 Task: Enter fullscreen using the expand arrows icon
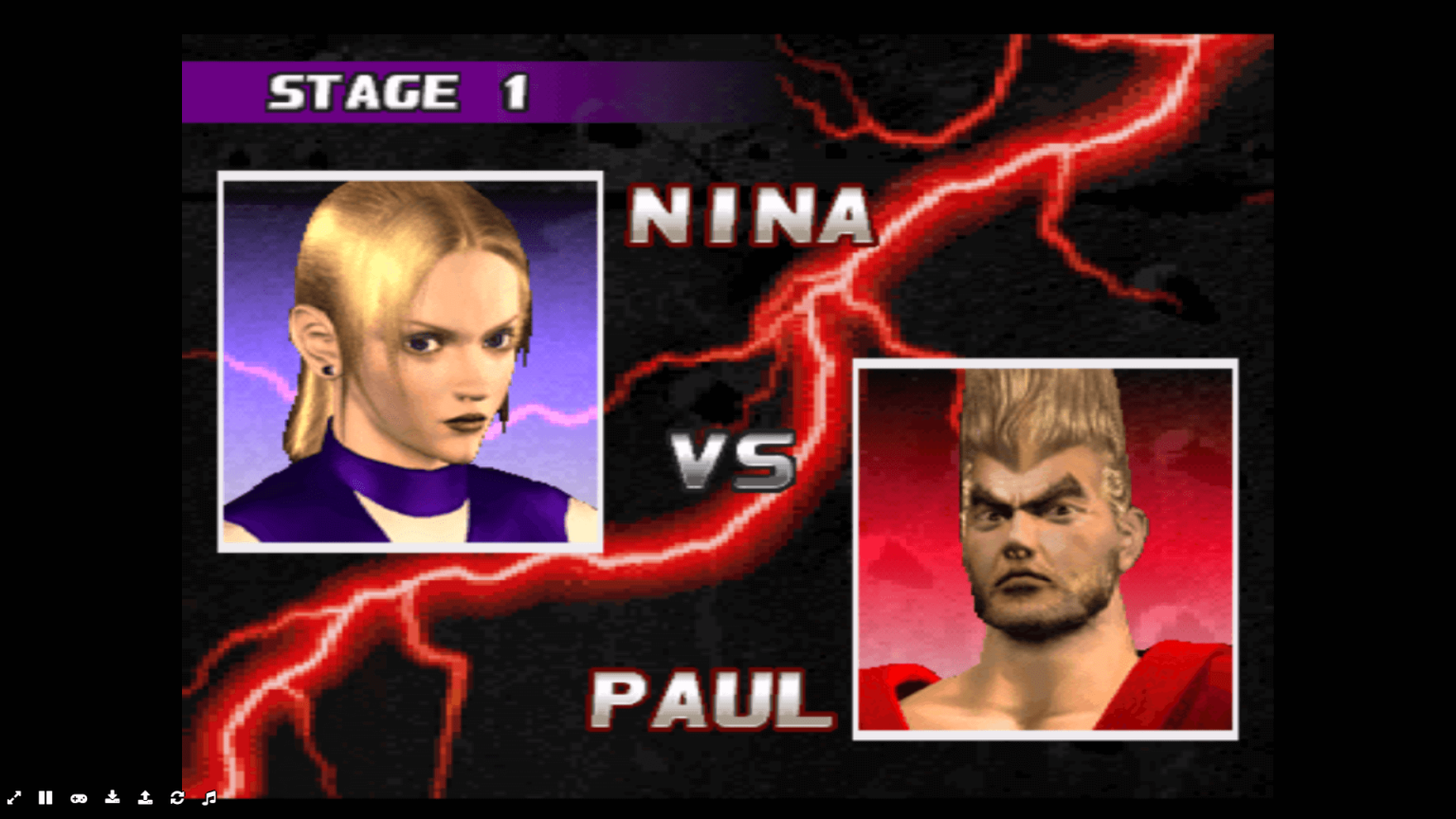[x=14, y=798]
